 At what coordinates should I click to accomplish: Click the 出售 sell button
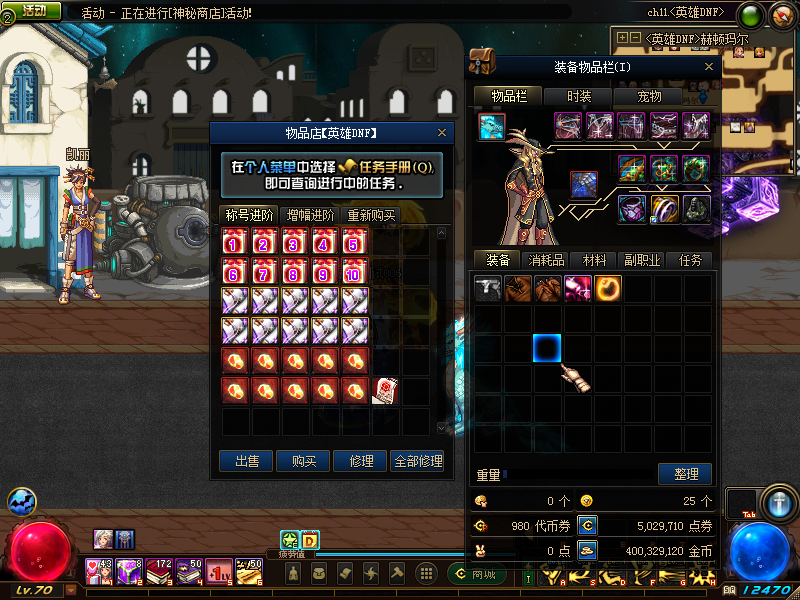(x=246, y=461)
